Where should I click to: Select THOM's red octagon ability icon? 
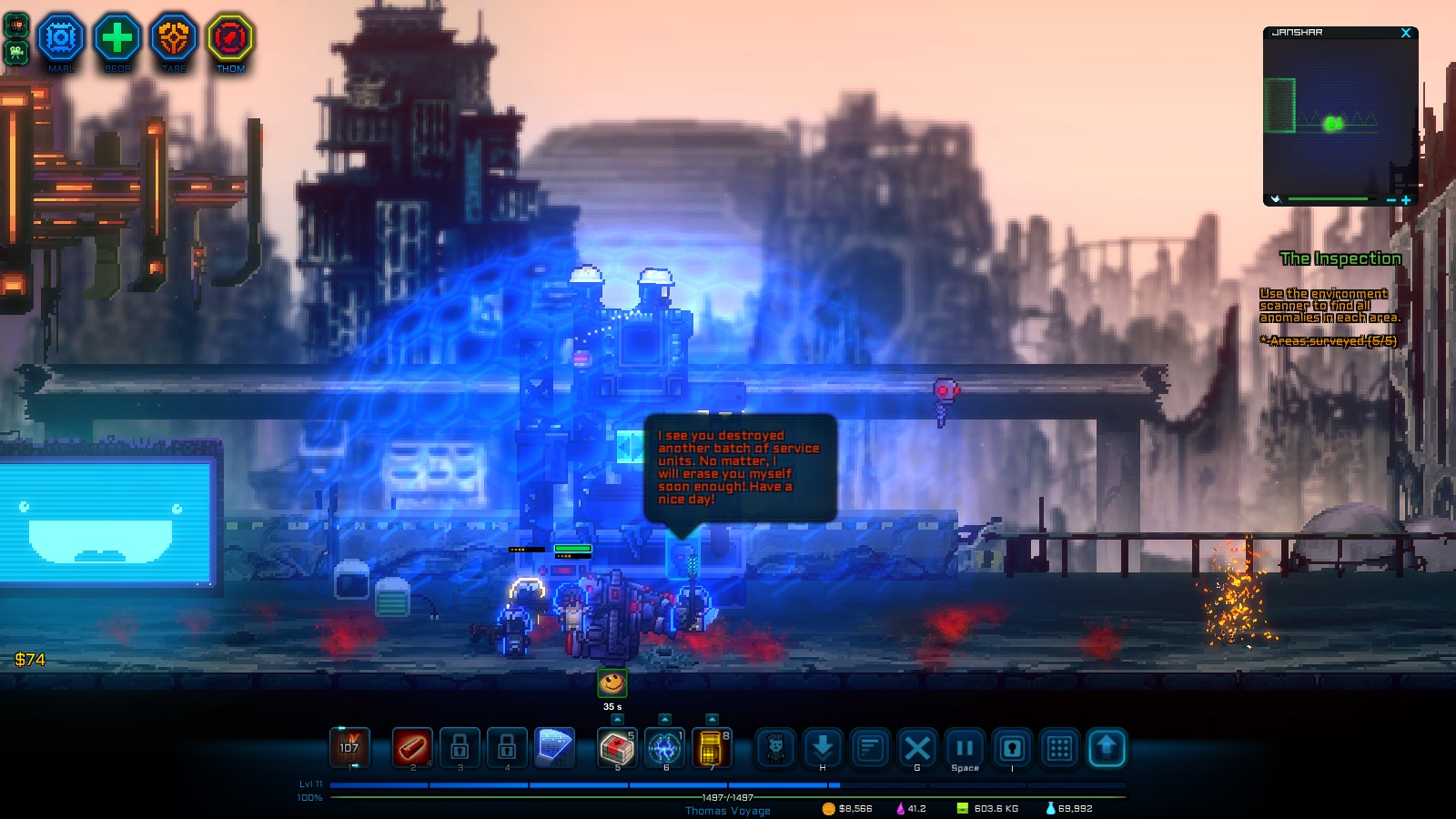tap(229, 38)
